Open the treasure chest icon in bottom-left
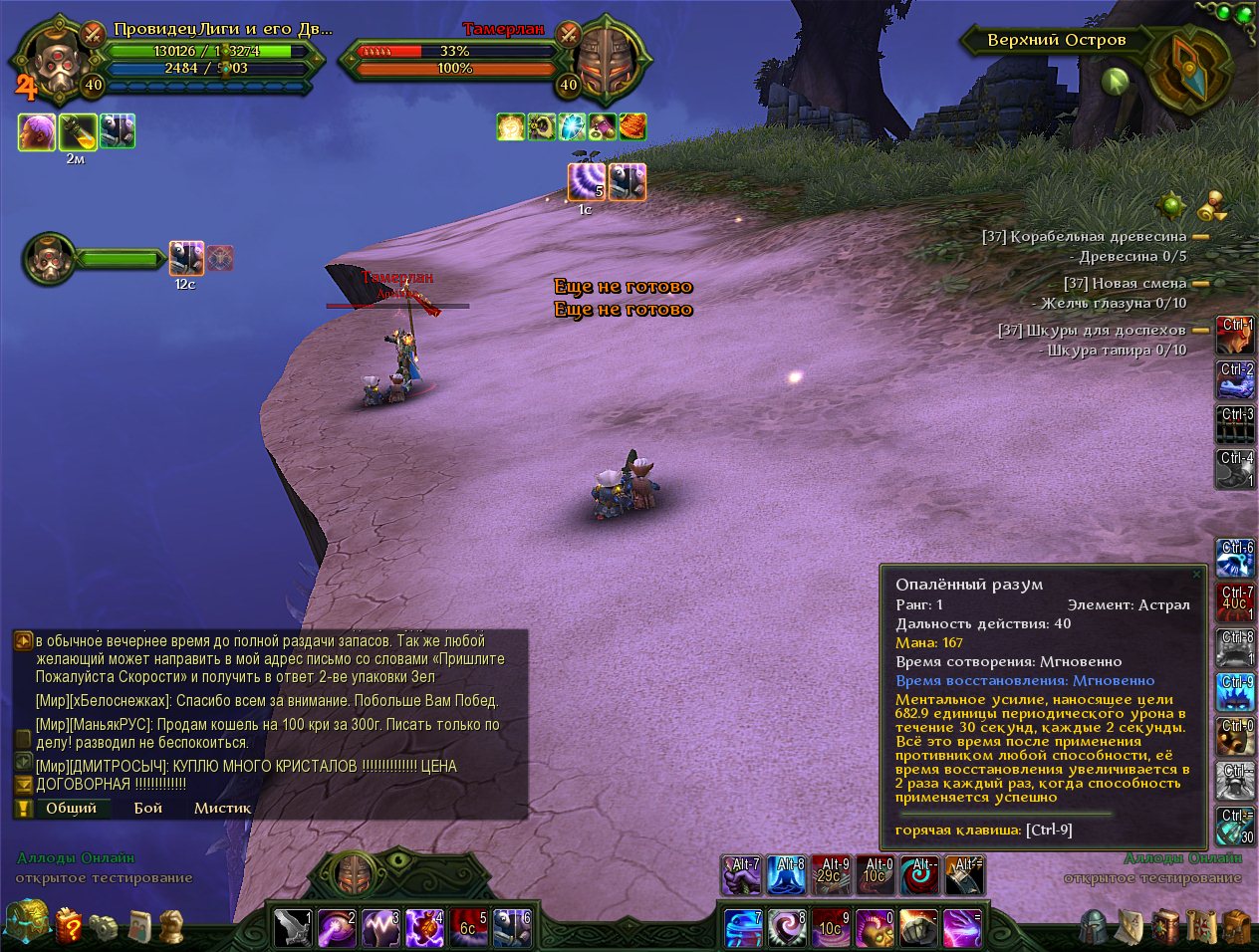The image size is (1259, 952). point(27,922)
